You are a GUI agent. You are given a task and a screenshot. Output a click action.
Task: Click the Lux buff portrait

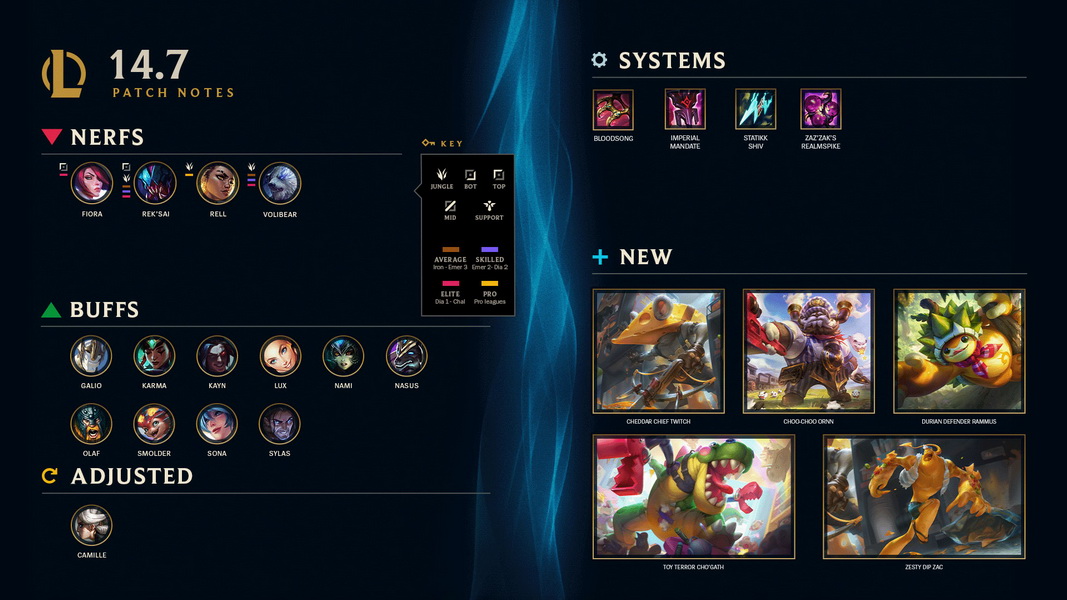[x=280, y=356]
